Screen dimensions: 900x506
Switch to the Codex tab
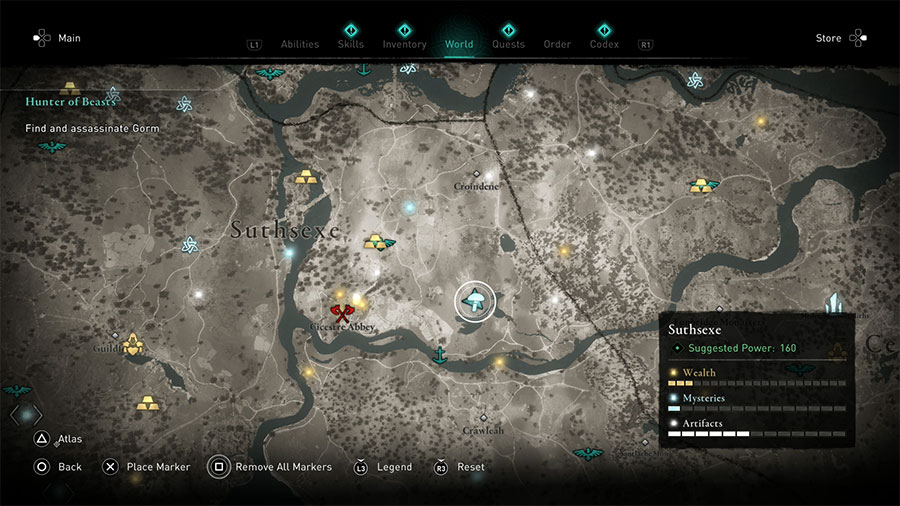pos(604,44)
